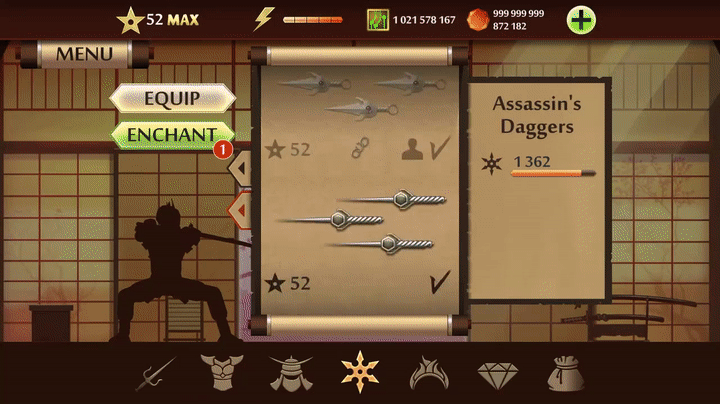Equip the selected ranged weapon
The height and width of the screenshot is (404, 720).
[172, 98]
